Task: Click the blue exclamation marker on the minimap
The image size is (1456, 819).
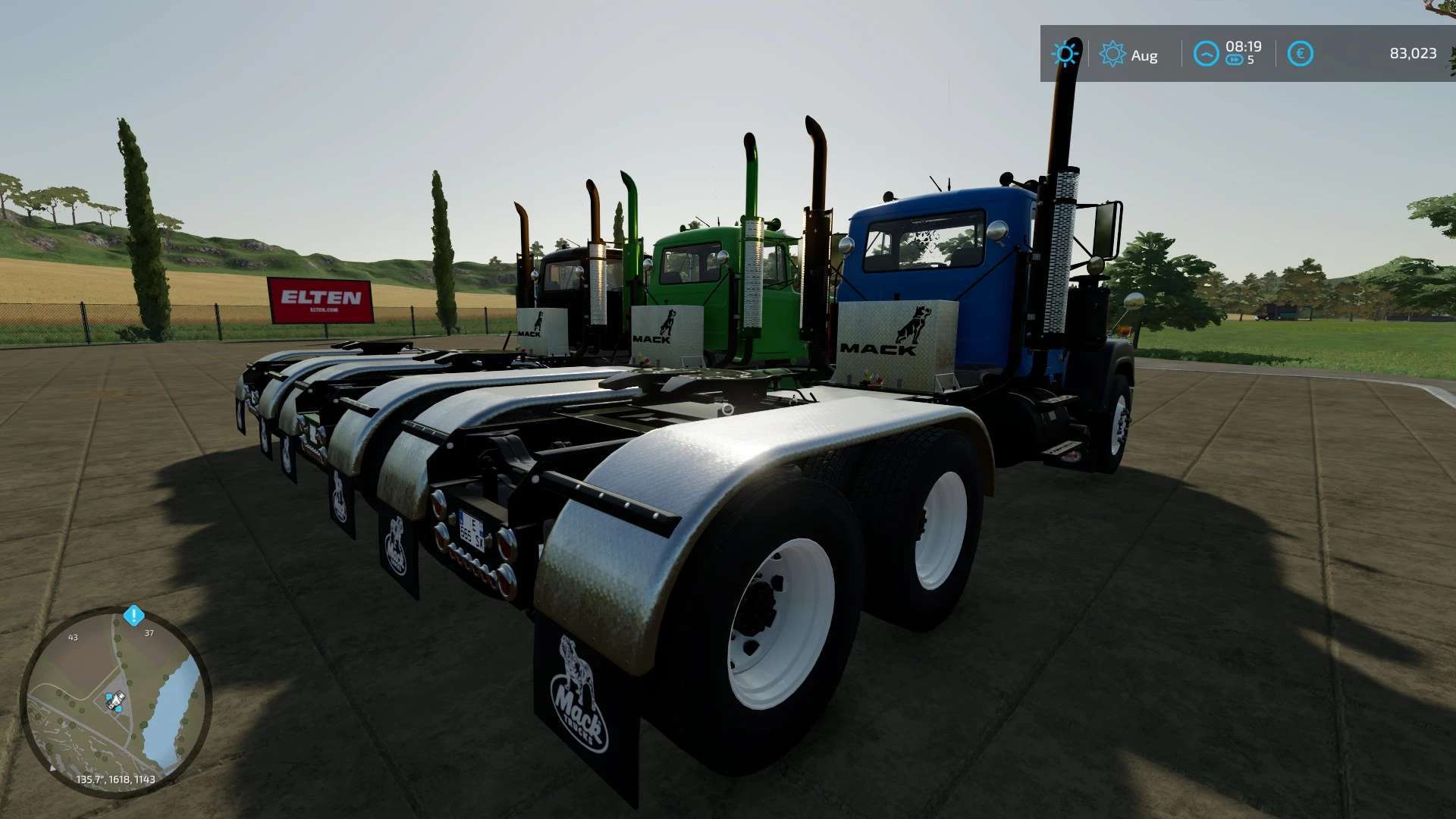Action: click(x=133, y=615)
